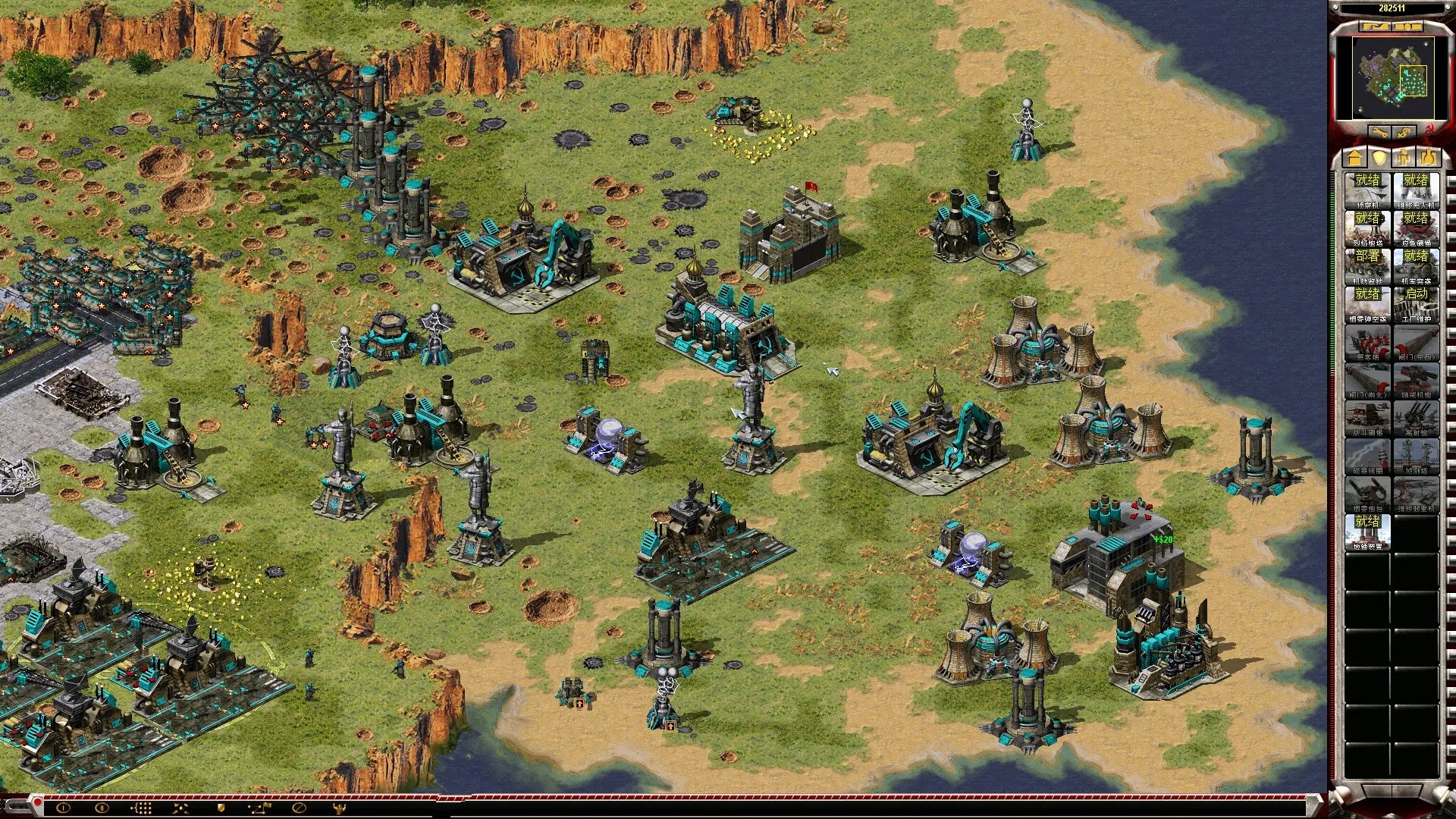Switch to the defenses shield tab
This screenshot has width=1456, height=819.
tap(1379, 158)
